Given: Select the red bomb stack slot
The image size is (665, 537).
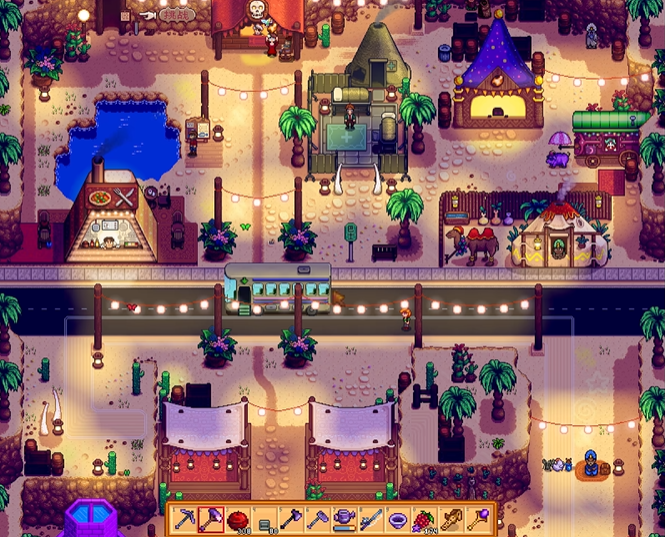Looking at the screenshot, I should coord(238,518).
